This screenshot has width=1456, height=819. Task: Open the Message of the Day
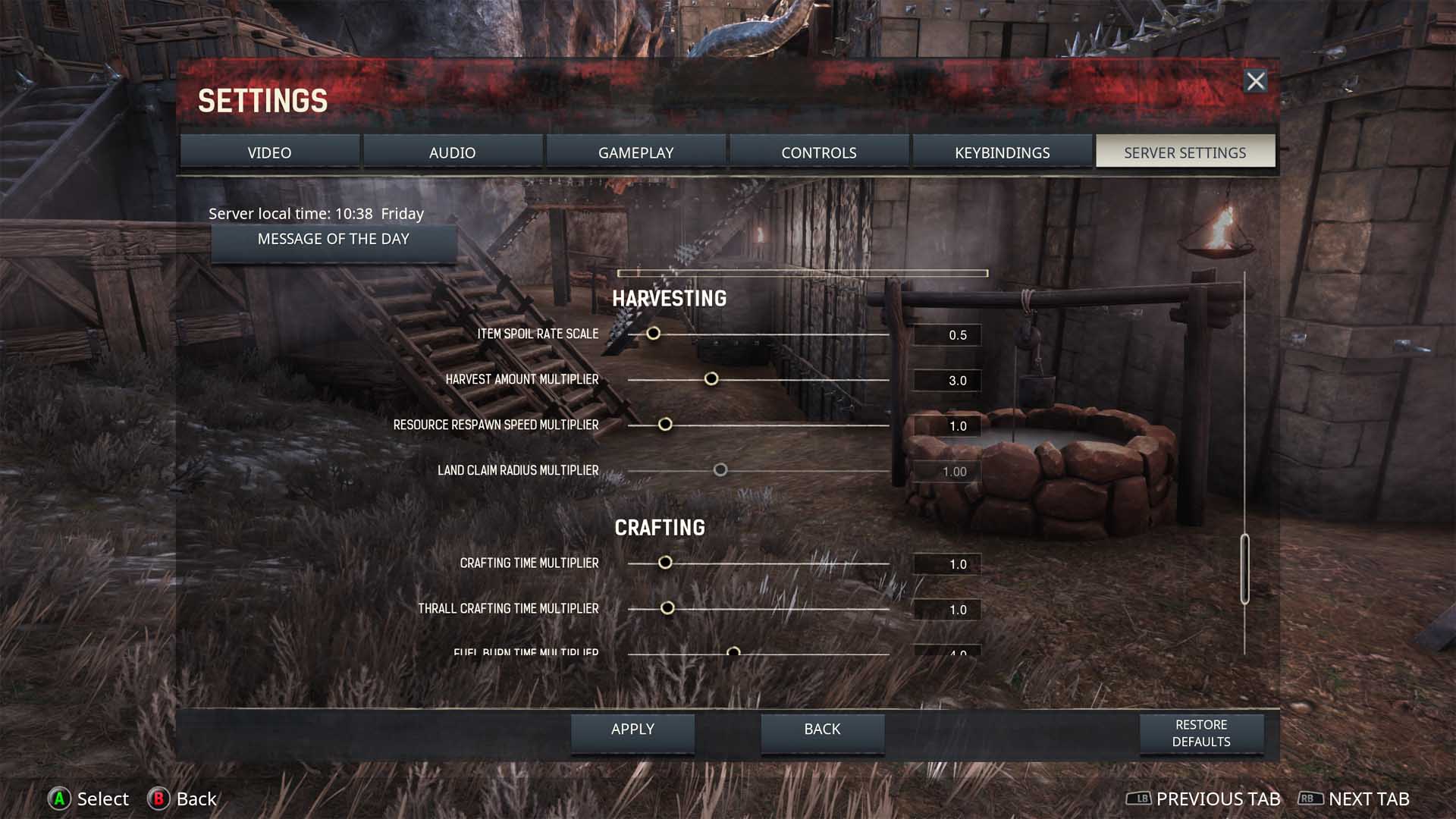334,240
